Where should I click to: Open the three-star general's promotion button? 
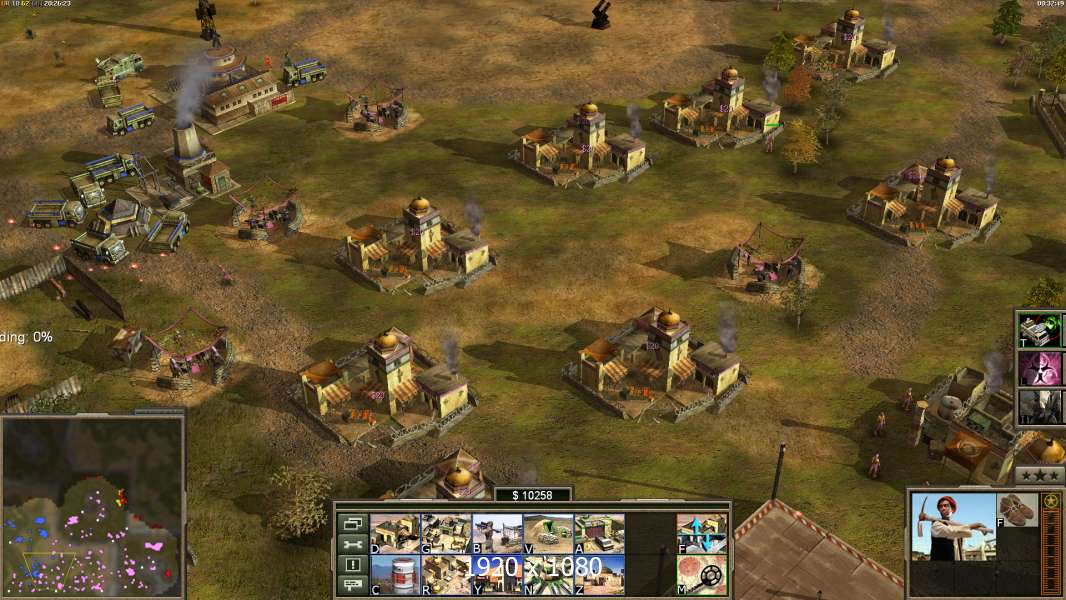(x=1039, y=475)
